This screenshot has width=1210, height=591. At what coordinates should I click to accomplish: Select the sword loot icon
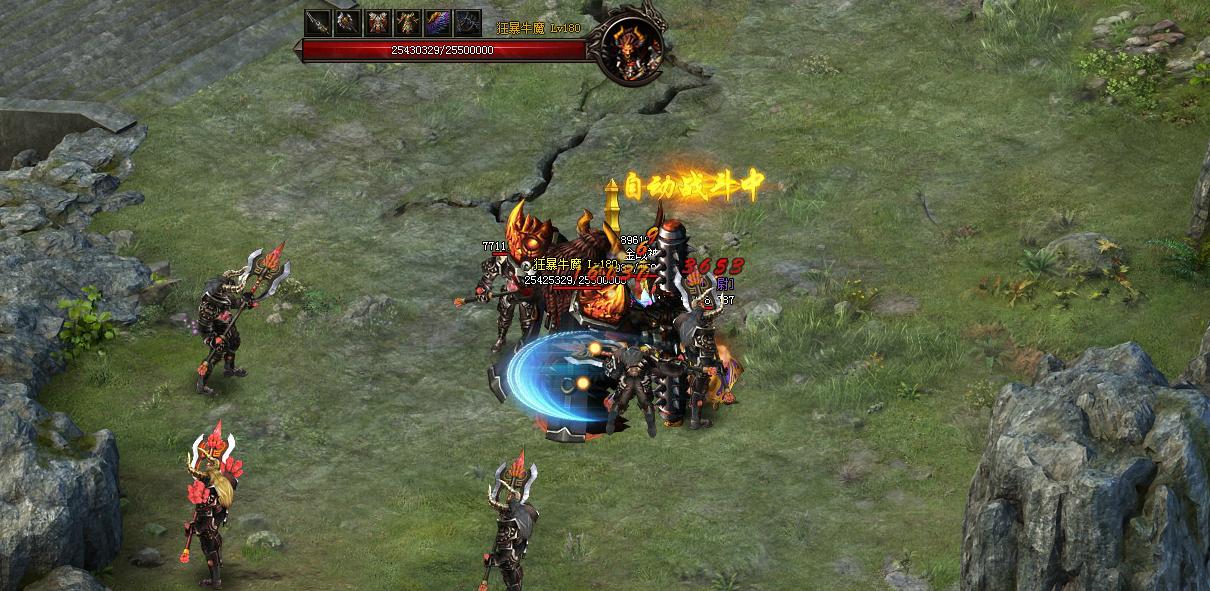tap(318, 23)
